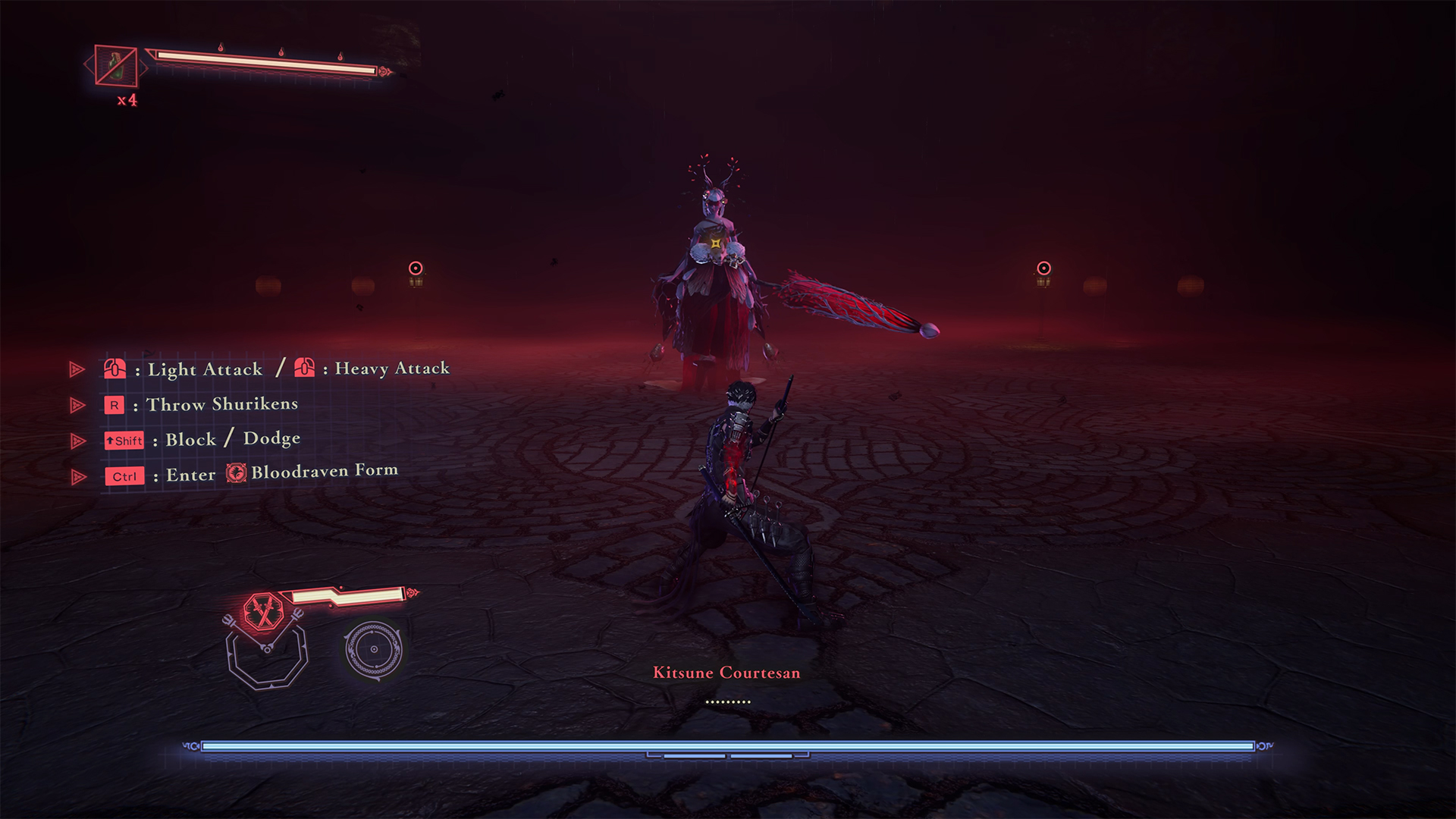Image resolution: width=1456 pixels, height=819 pixels.
Task: Click the circular dial ability slot
Action: tap(373, 649)
